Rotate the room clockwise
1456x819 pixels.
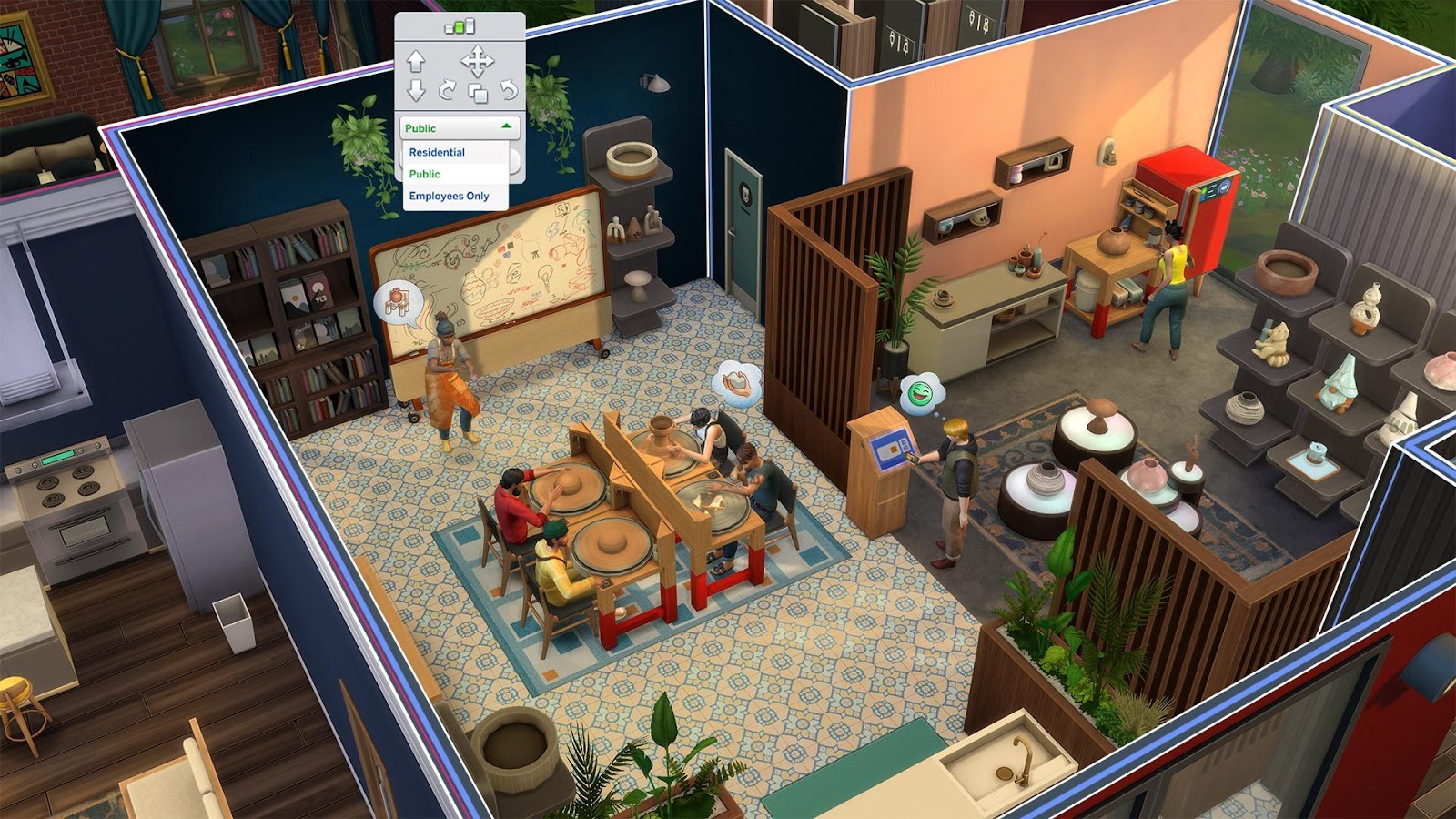click(x=447, y=90)
